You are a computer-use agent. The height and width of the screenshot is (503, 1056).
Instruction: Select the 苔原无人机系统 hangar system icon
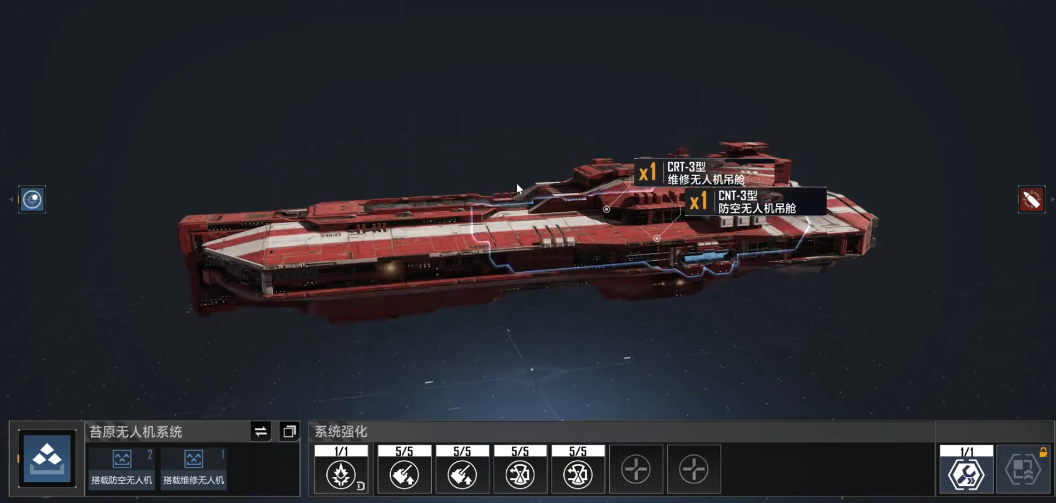(47, 459)
